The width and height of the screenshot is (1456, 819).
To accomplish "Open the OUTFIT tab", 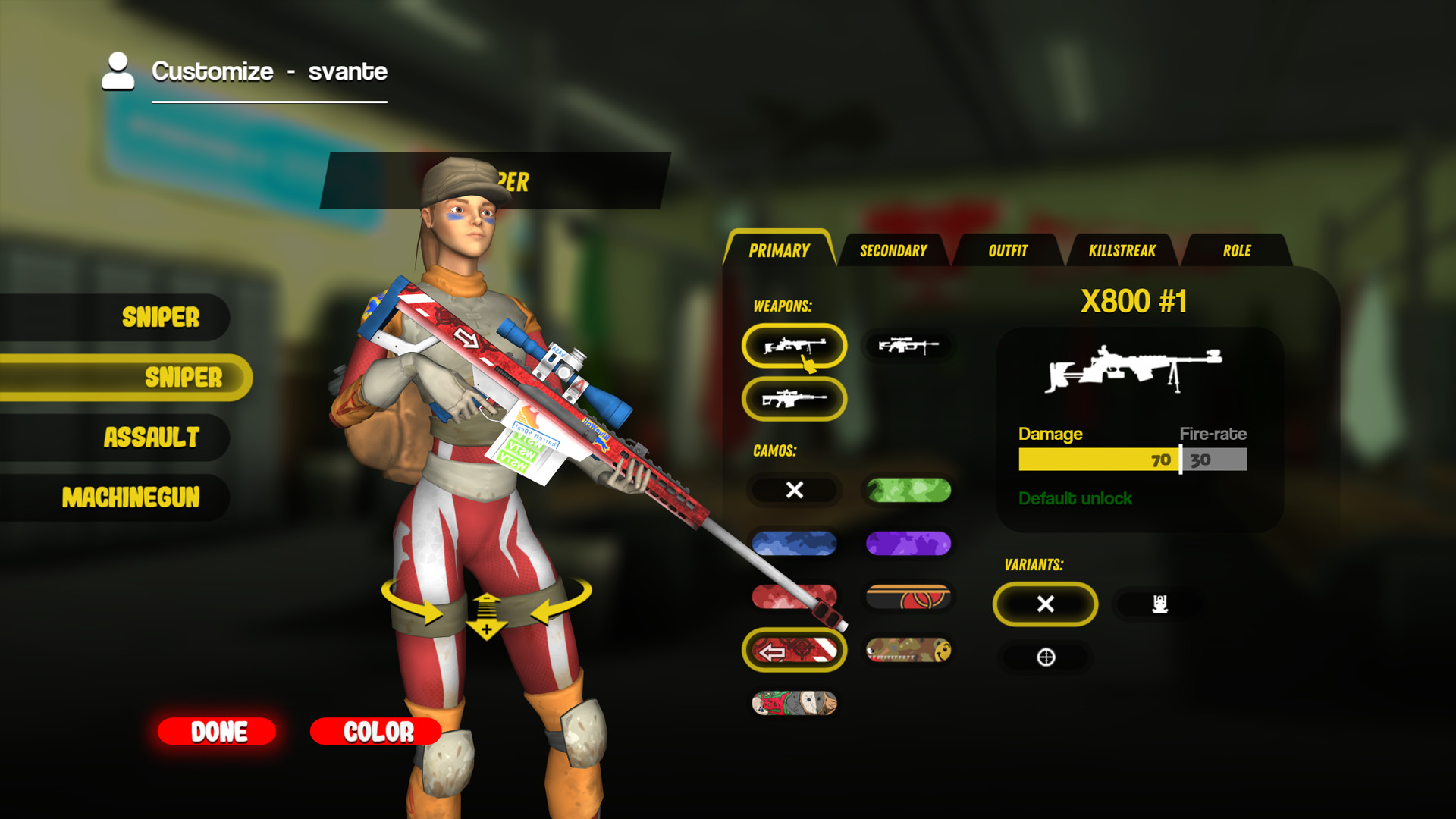I will coord(1007,251).
